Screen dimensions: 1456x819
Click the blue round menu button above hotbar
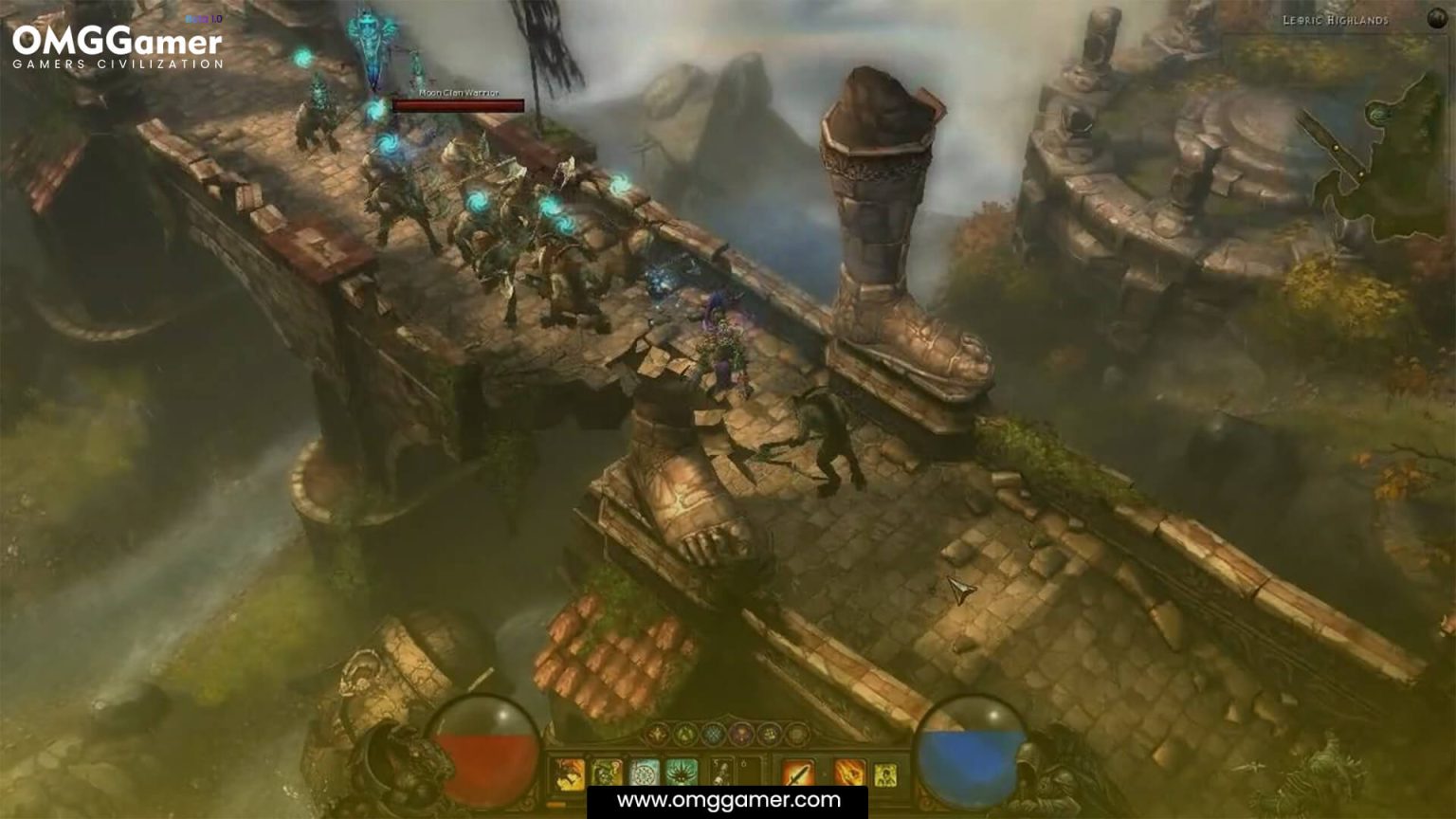coord(713,734)
